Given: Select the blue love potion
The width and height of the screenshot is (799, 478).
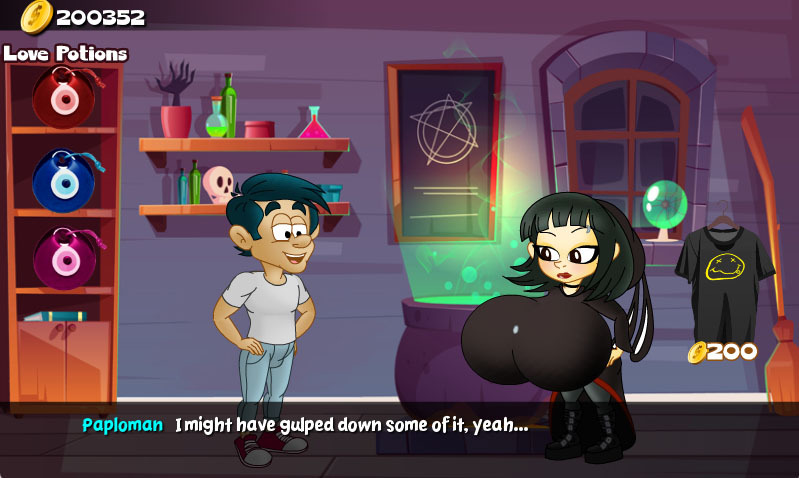Looking at the screenshot, I should tap(63, 178).
